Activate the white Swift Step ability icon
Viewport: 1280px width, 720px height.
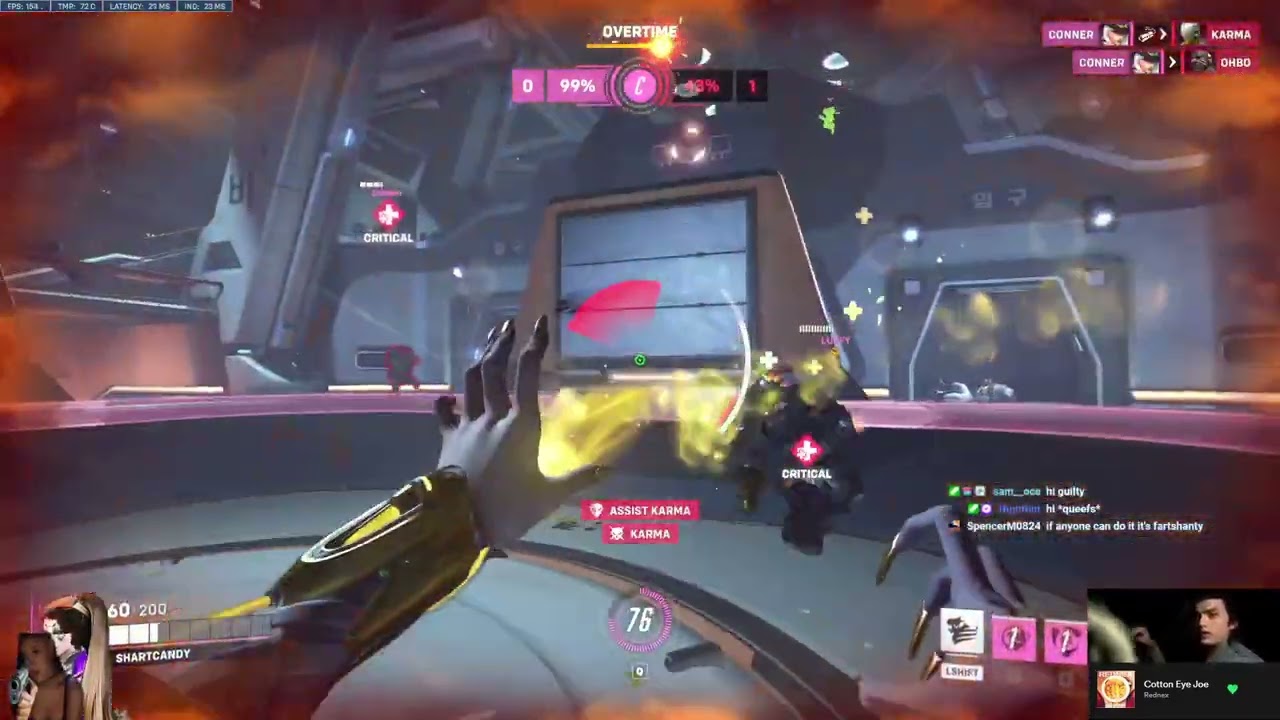click(962, 632)
